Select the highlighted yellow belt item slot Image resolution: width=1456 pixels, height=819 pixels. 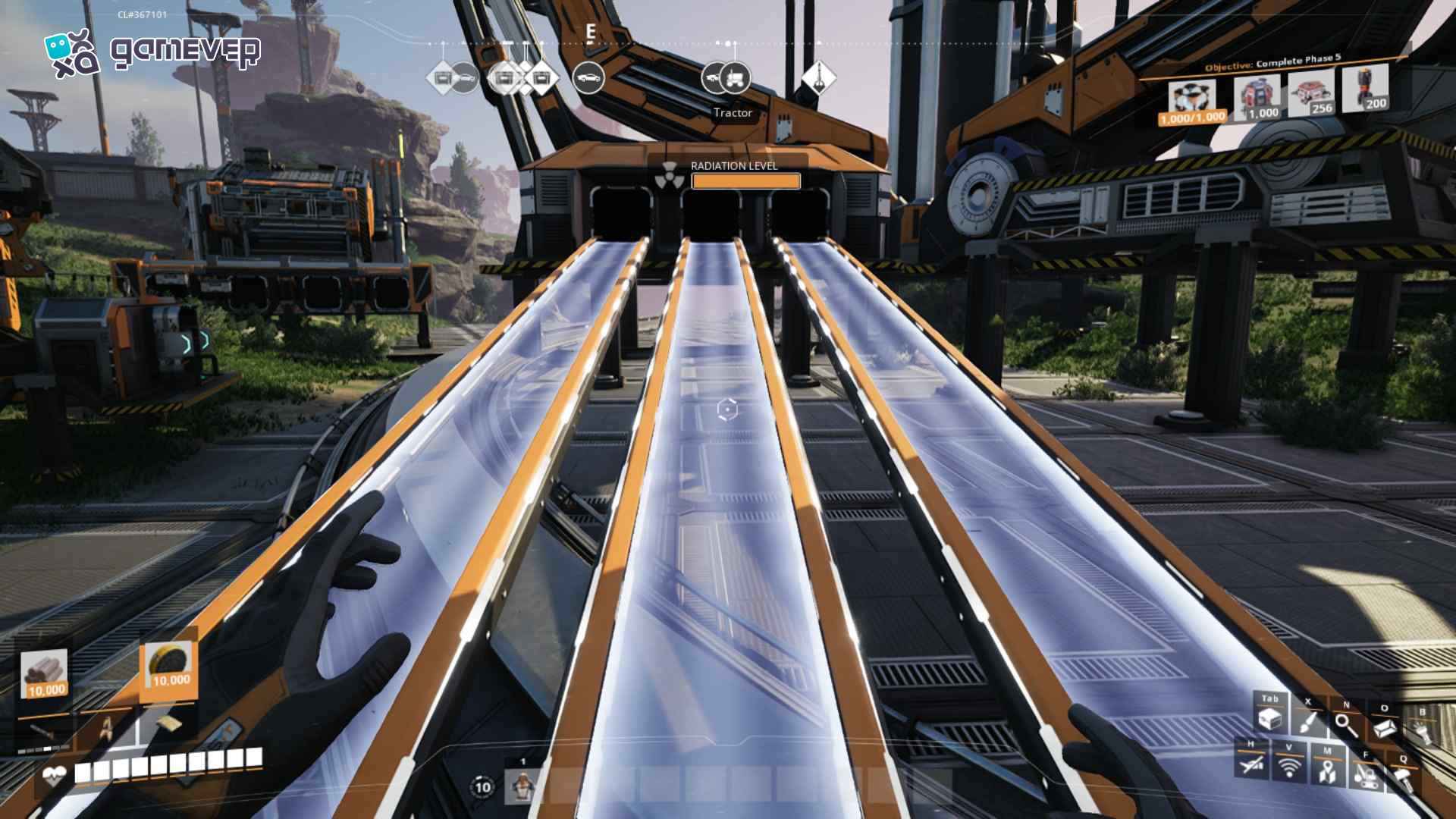pyautogui.click(x=169, y=667)
